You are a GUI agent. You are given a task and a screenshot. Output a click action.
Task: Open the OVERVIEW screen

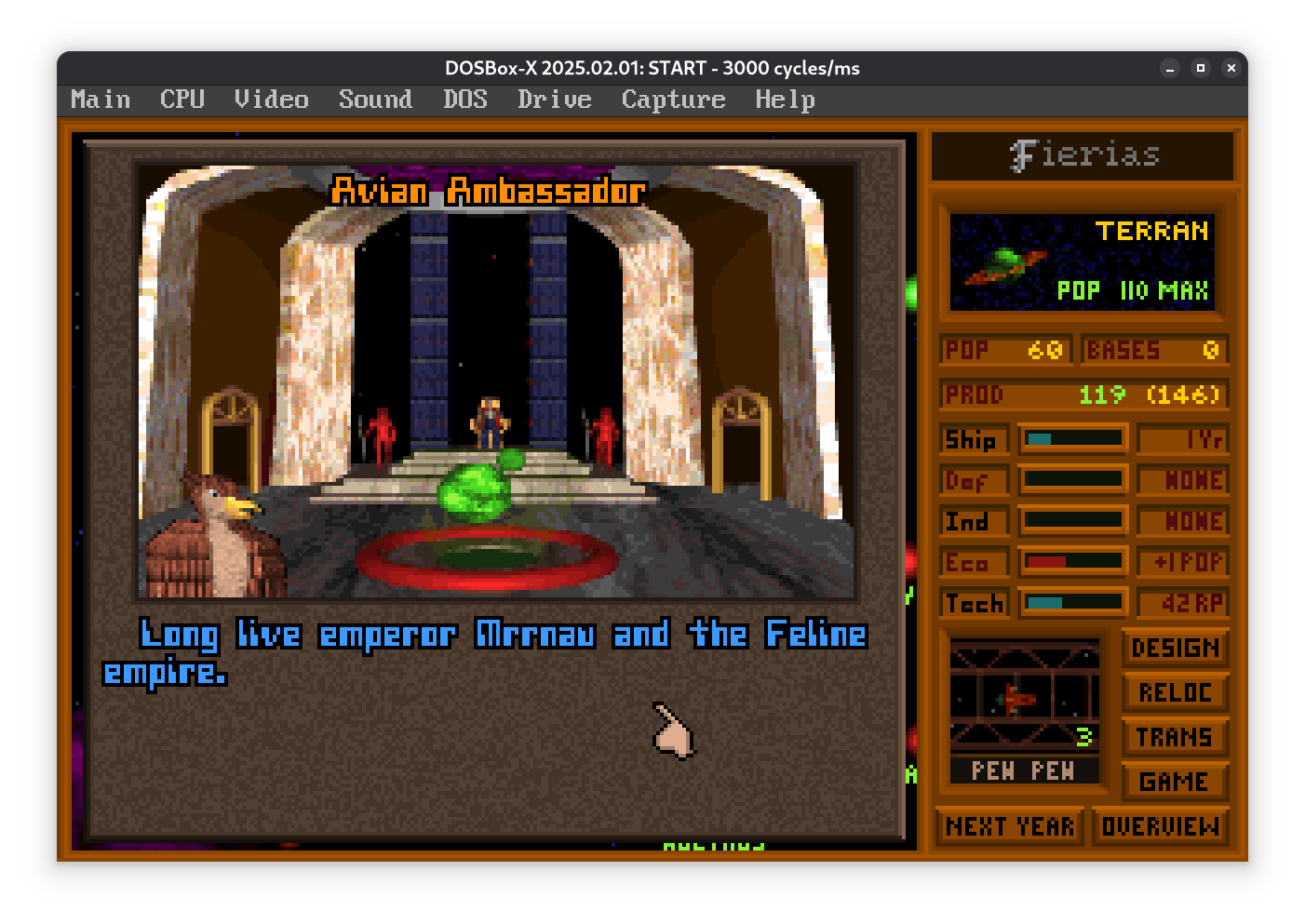[x=1160, y=826]
